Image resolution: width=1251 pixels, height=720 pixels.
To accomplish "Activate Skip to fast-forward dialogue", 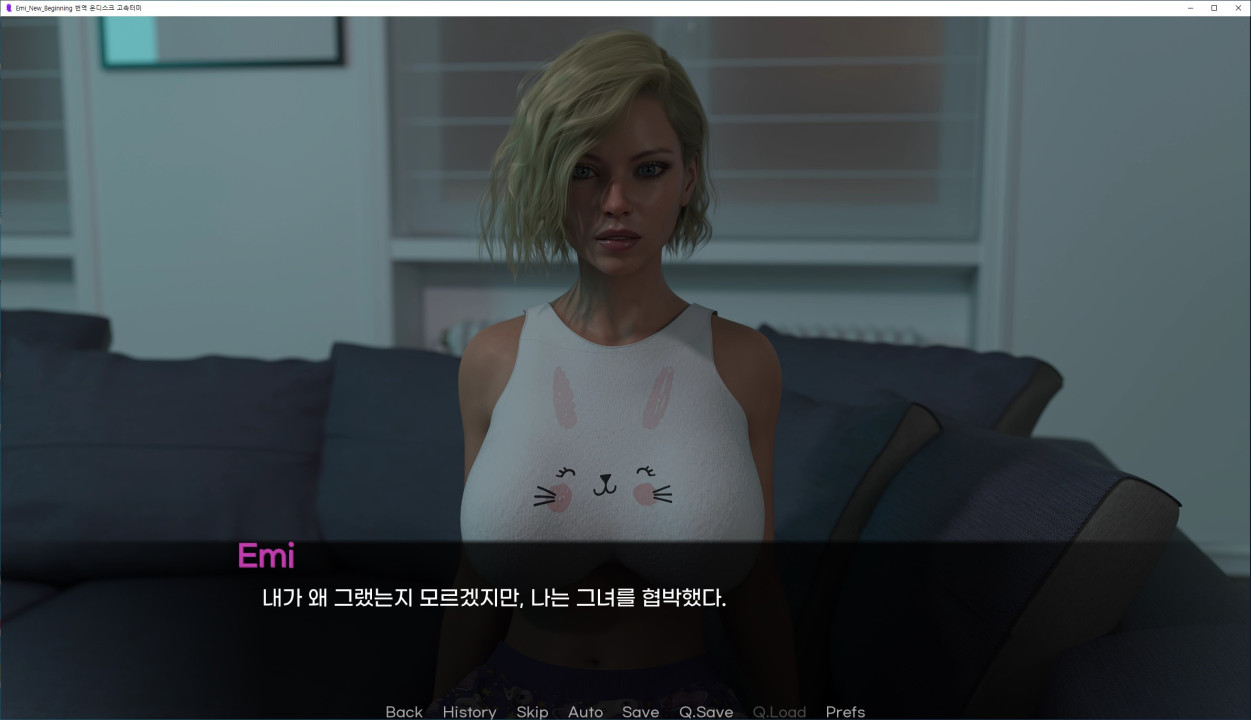I will point(532,711).
